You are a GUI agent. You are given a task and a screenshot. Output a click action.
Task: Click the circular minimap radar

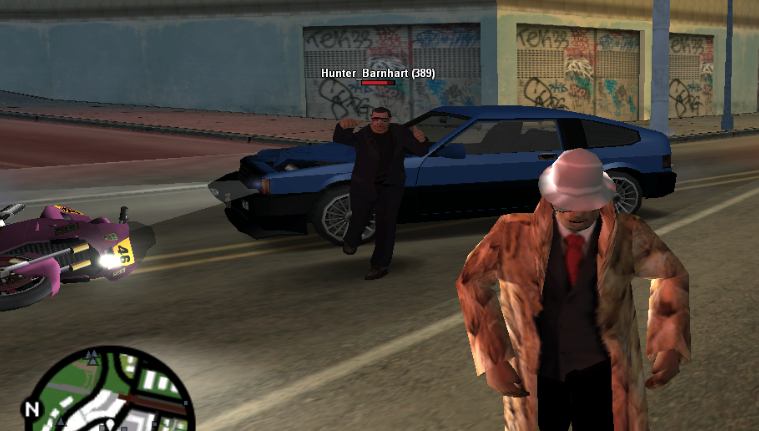[x=110, y=395]
